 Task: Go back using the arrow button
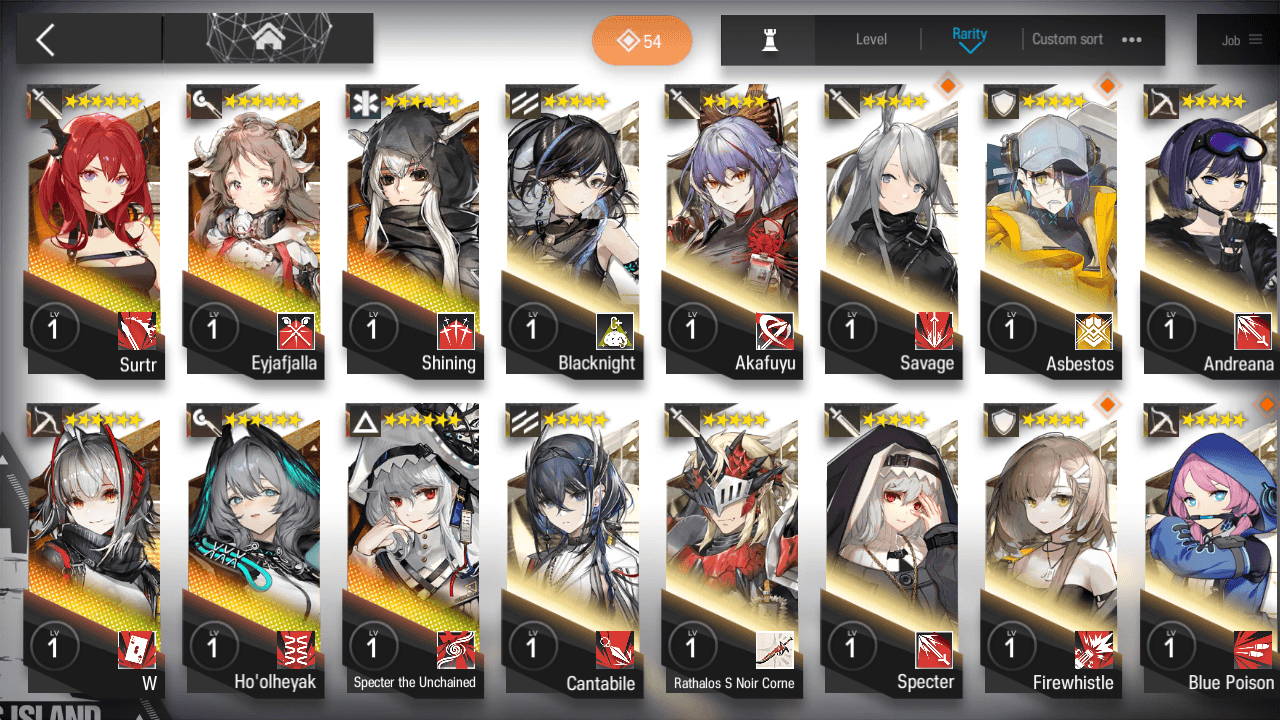pos(45,40)
